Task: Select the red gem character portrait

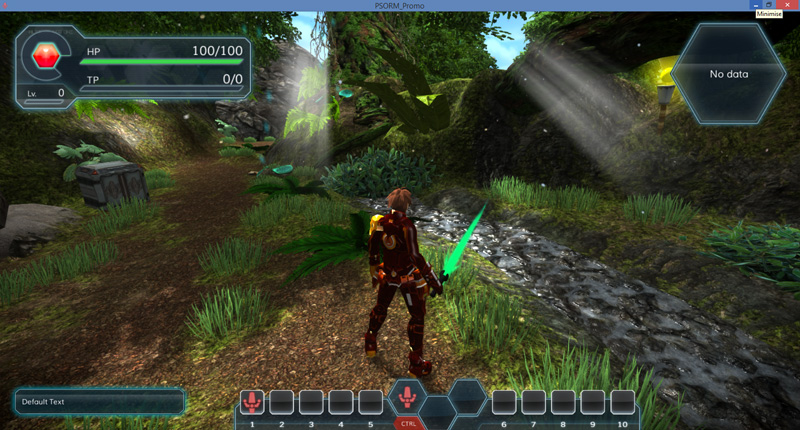Action: click(x=46, y=55)
